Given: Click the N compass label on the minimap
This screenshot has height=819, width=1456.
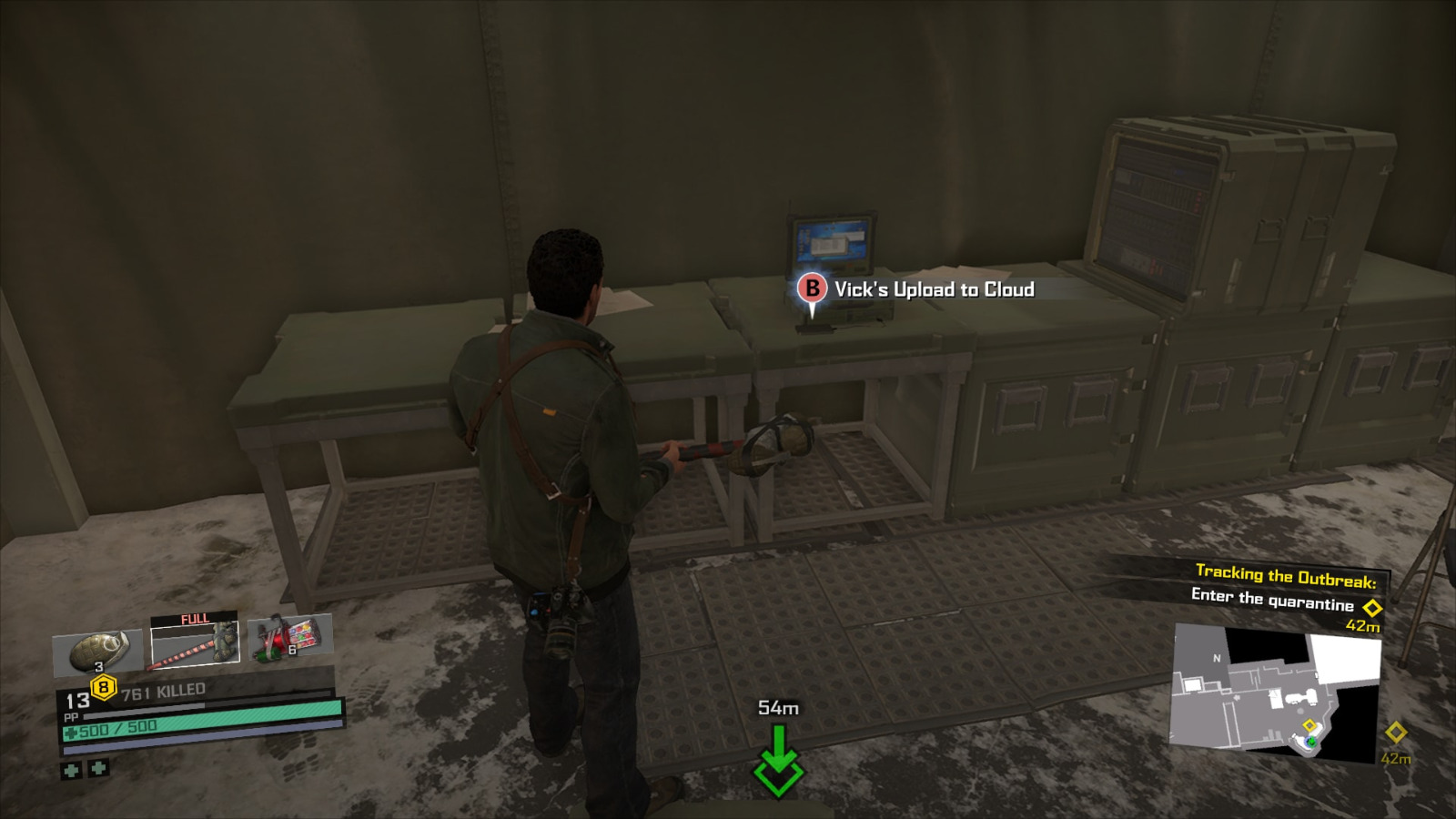Looking at the screenshot, I should pos(1217,657).
